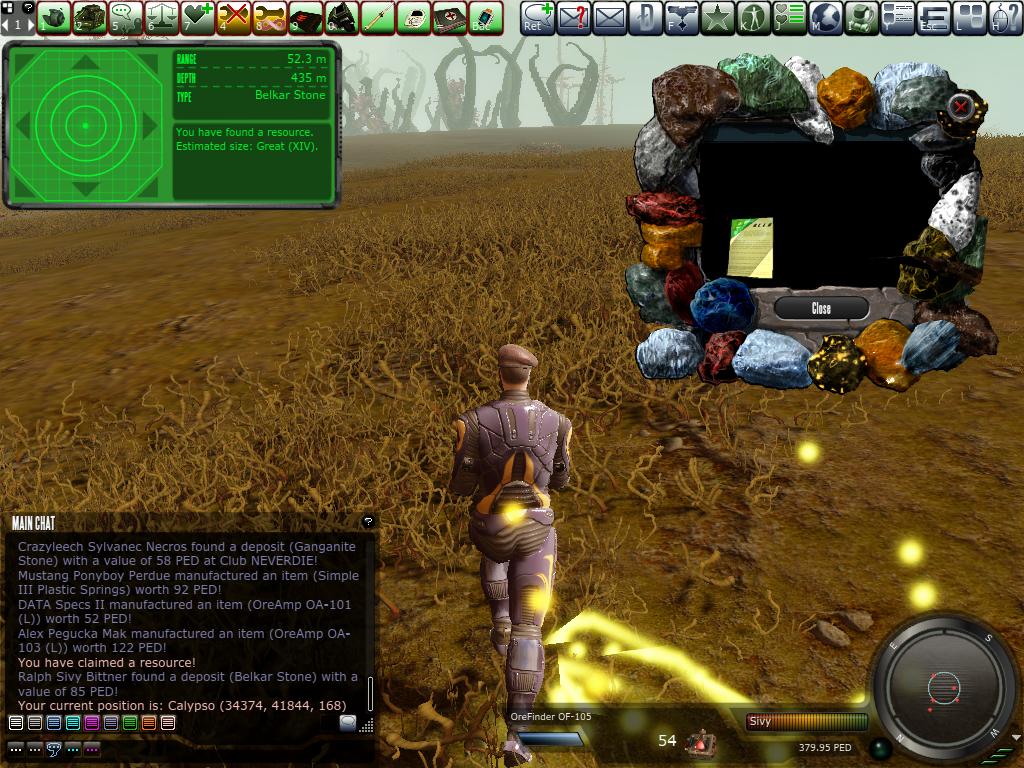Click the radar compass in the corner
Screen dimensions: 1024x768
(943, 687)
